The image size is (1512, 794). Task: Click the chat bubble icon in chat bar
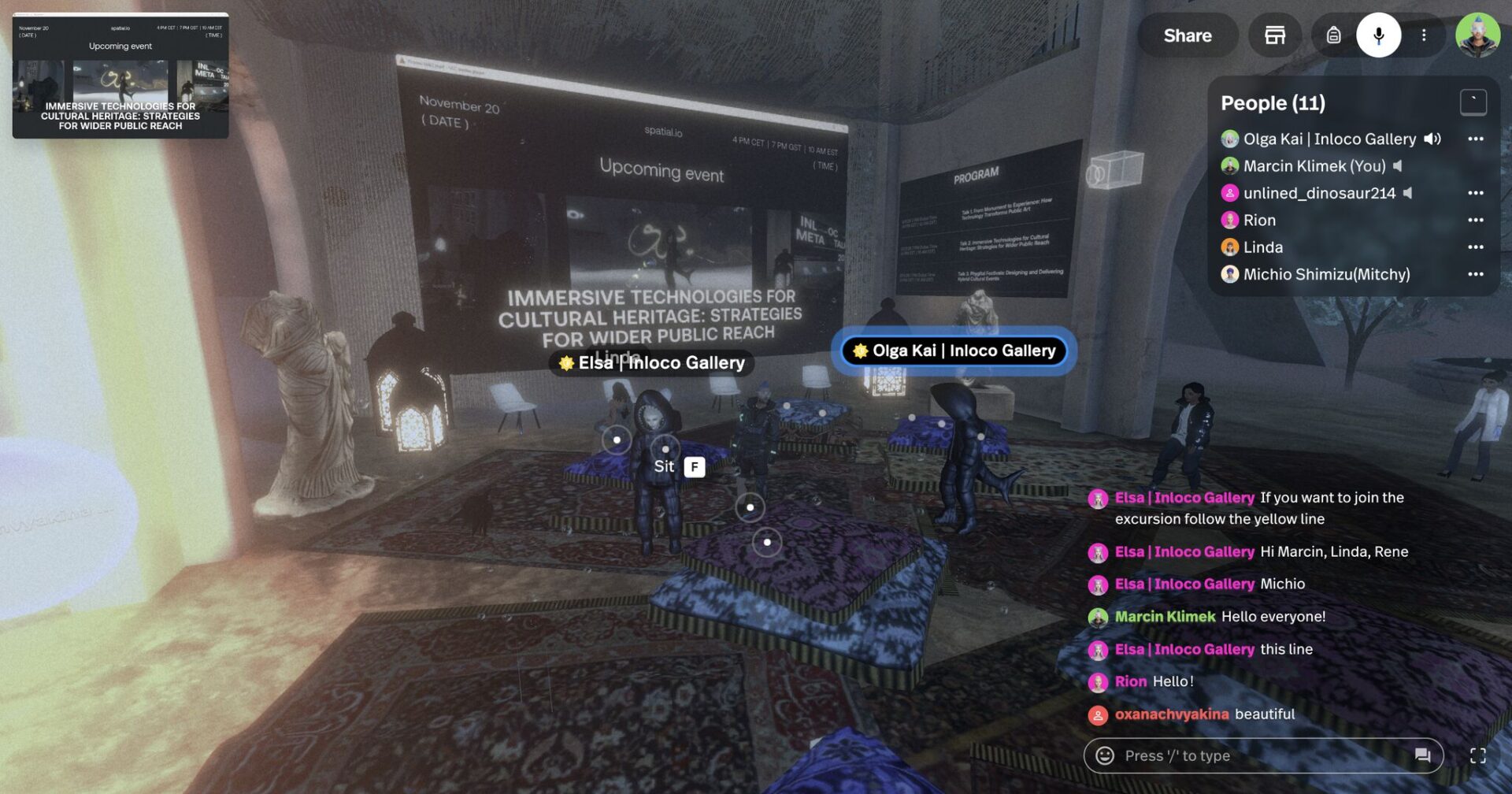tap(1422, 756)
